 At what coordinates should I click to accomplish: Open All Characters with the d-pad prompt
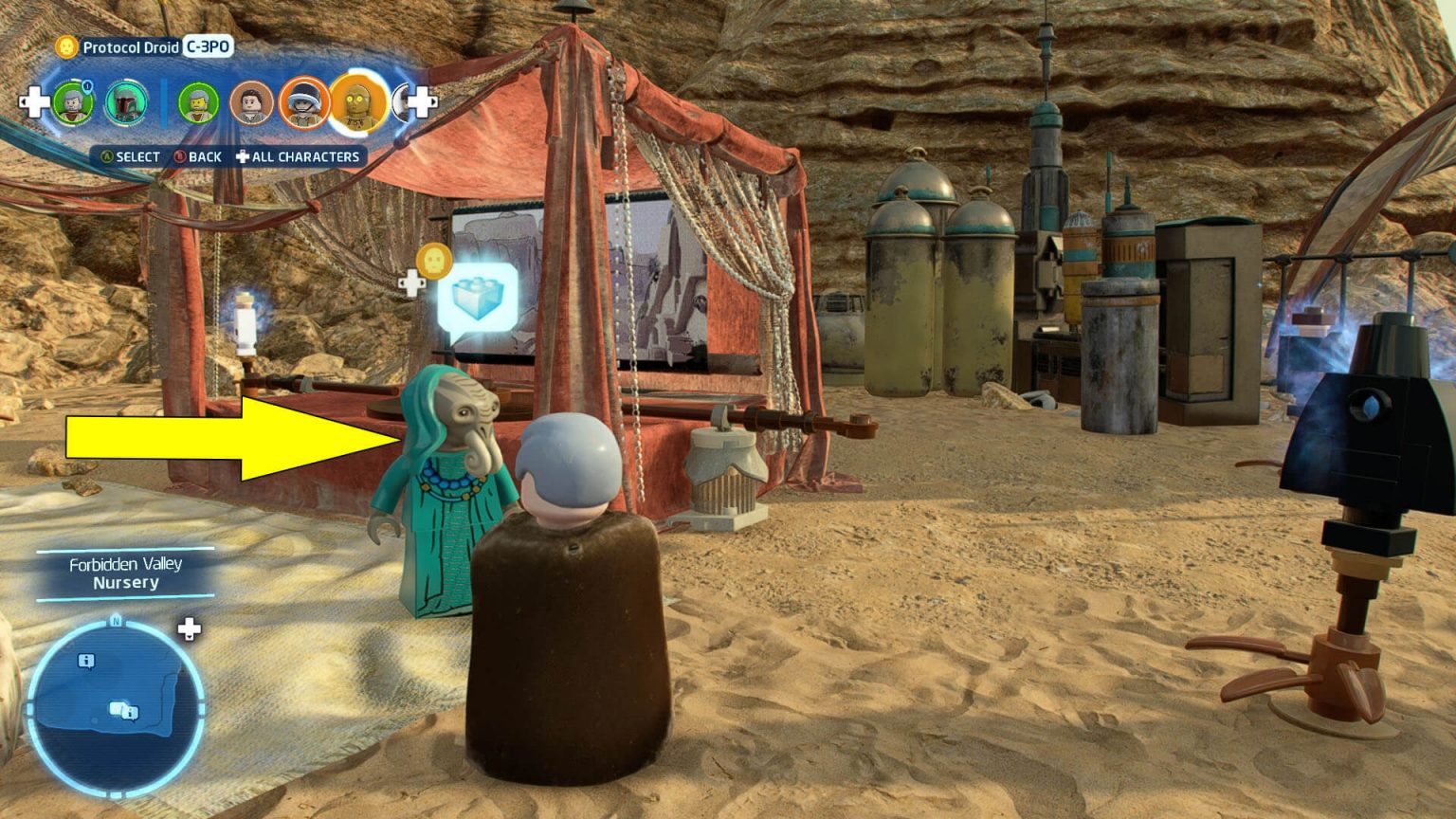245,156
